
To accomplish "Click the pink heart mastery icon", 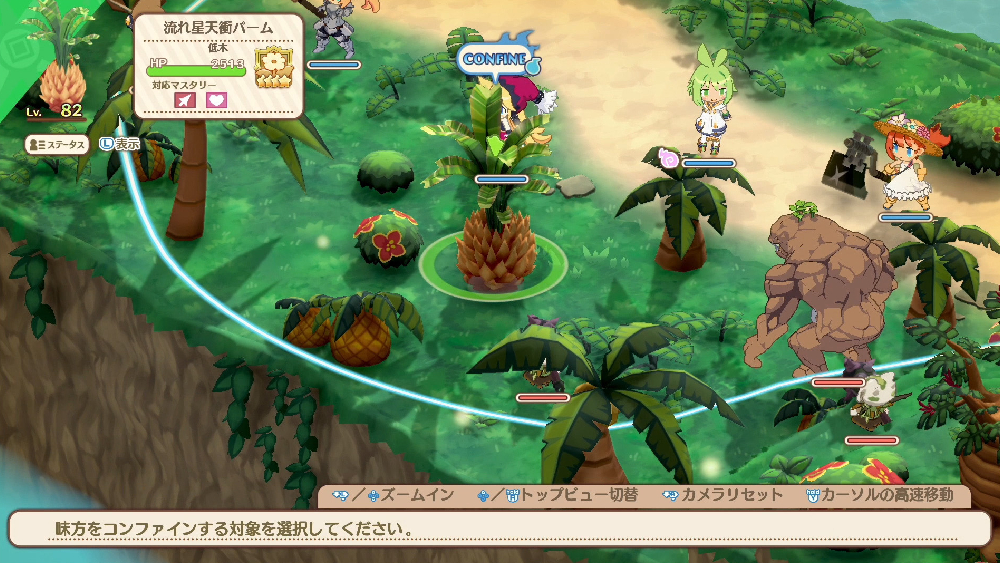I will [216, 100].
